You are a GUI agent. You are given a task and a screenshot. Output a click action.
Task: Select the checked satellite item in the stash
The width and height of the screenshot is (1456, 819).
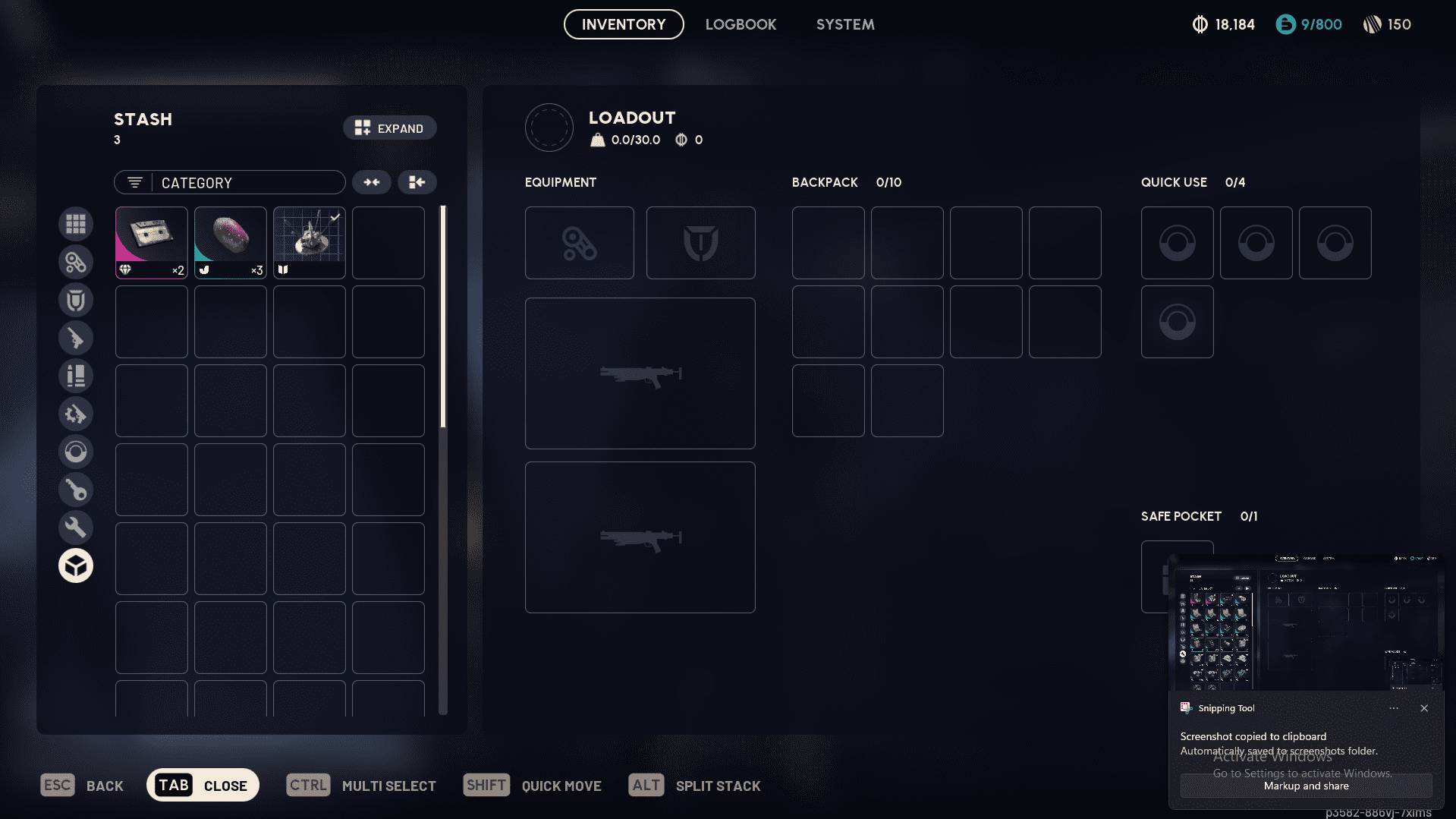(309, 242)
